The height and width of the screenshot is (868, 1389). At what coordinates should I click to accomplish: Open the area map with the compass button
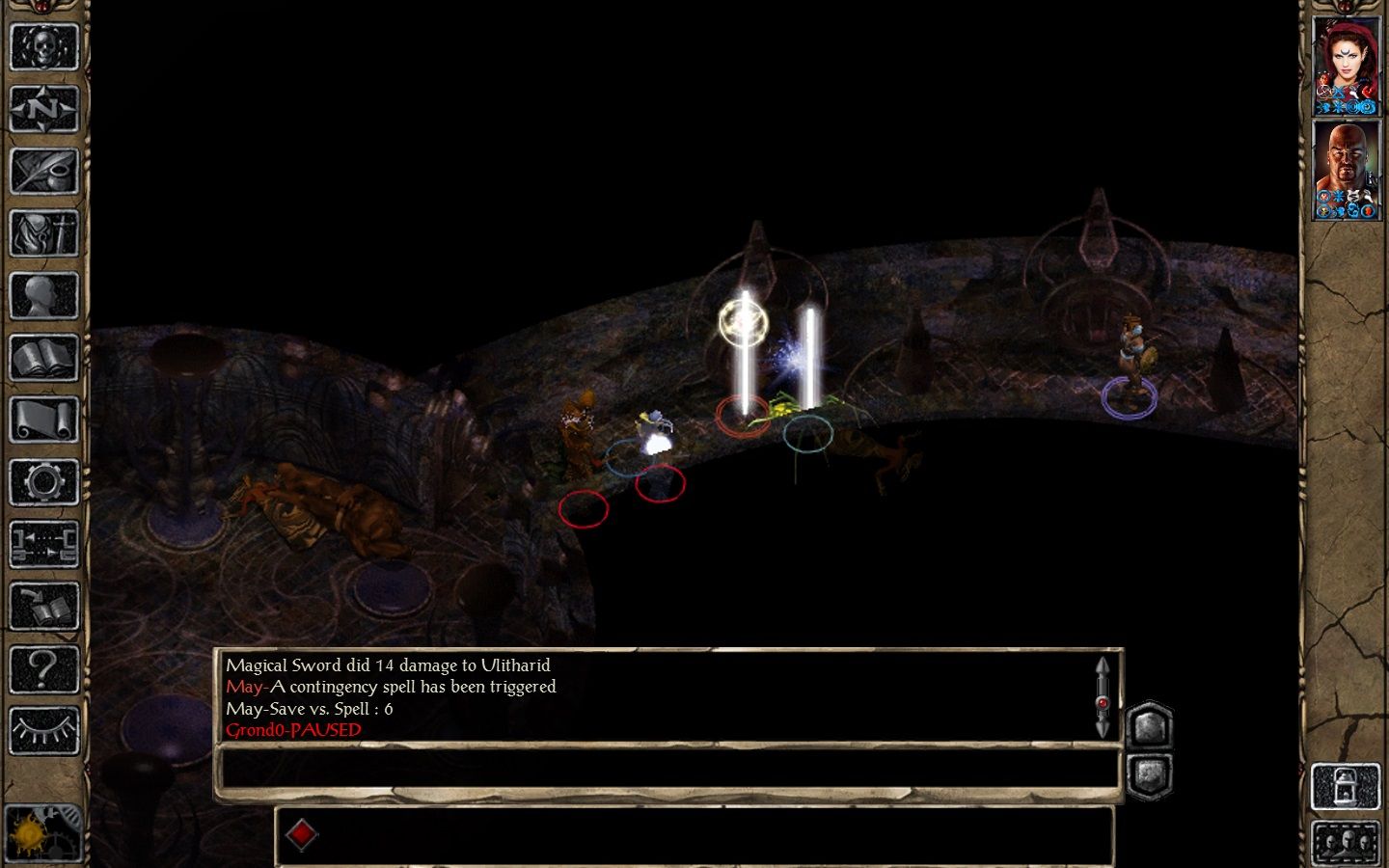43,109
